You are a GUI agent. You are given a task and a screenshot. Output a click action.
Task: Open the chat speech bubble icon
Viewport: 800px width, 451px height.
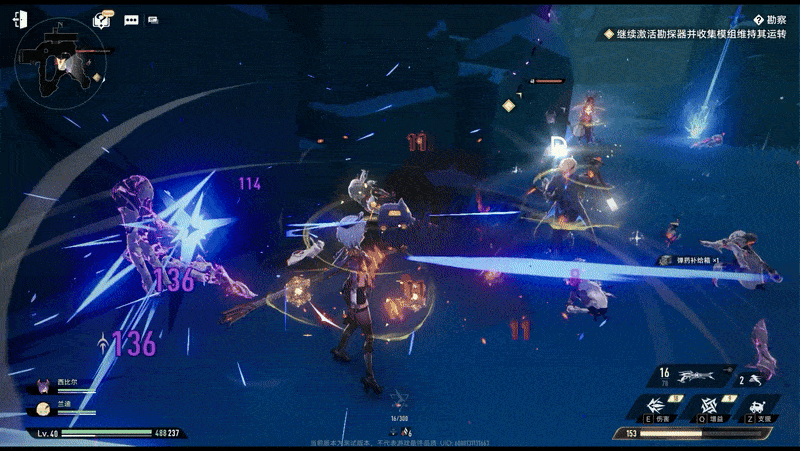click(131, 19)
